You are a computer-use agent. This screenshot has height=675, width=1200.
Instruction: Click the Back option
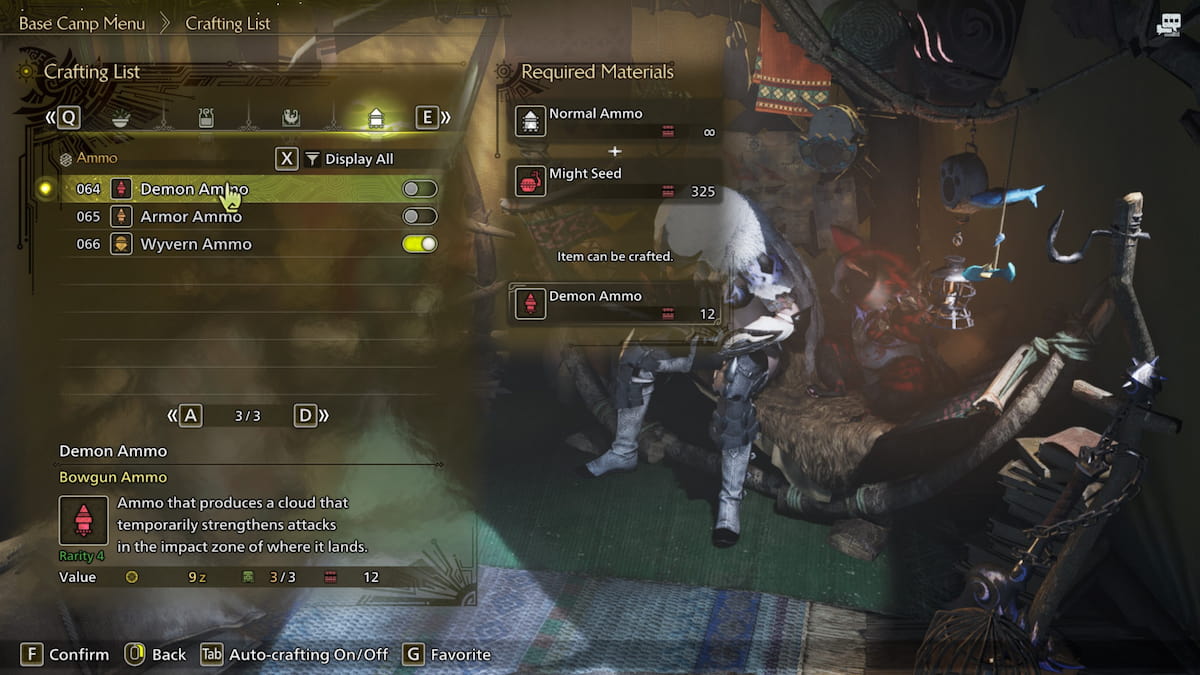coord(156,655)
